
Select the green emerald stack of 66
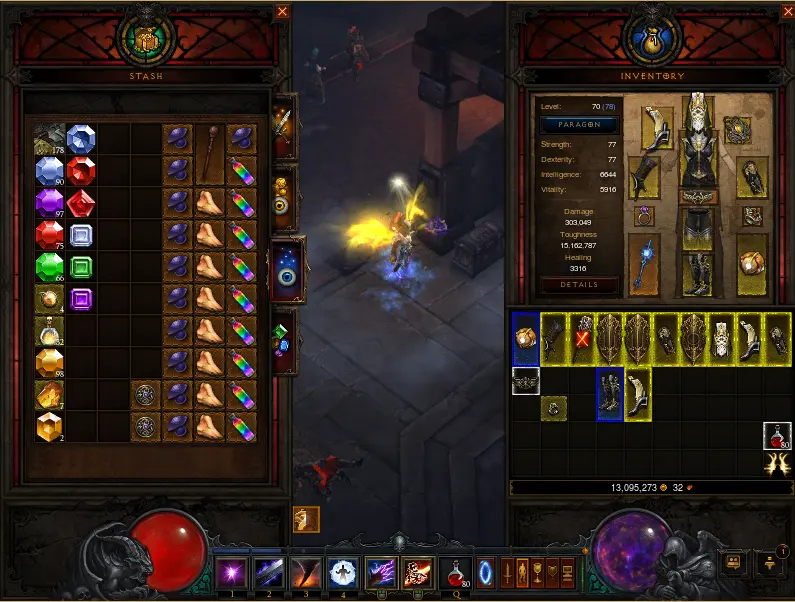click(x=49, y=268)
